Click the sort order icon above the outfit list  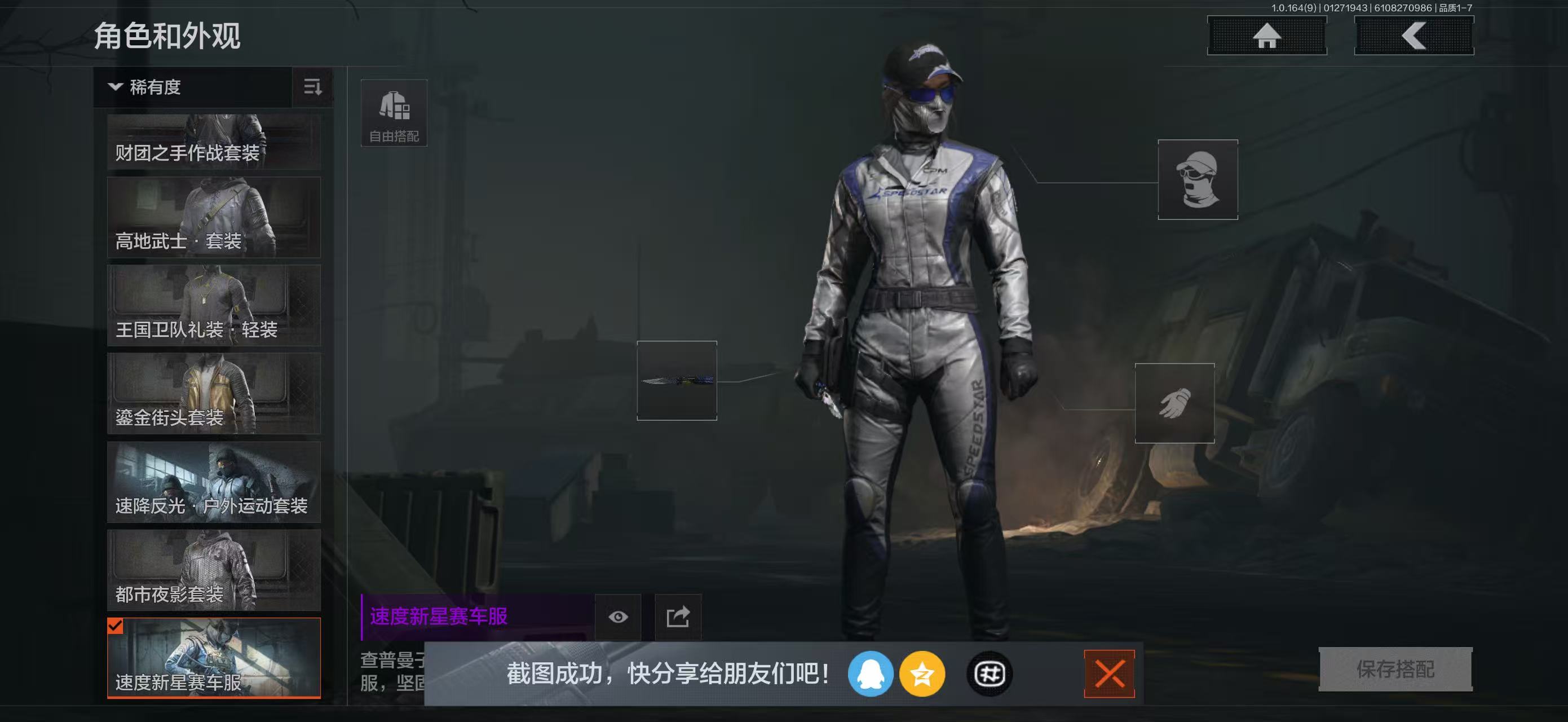click(312, 87)
